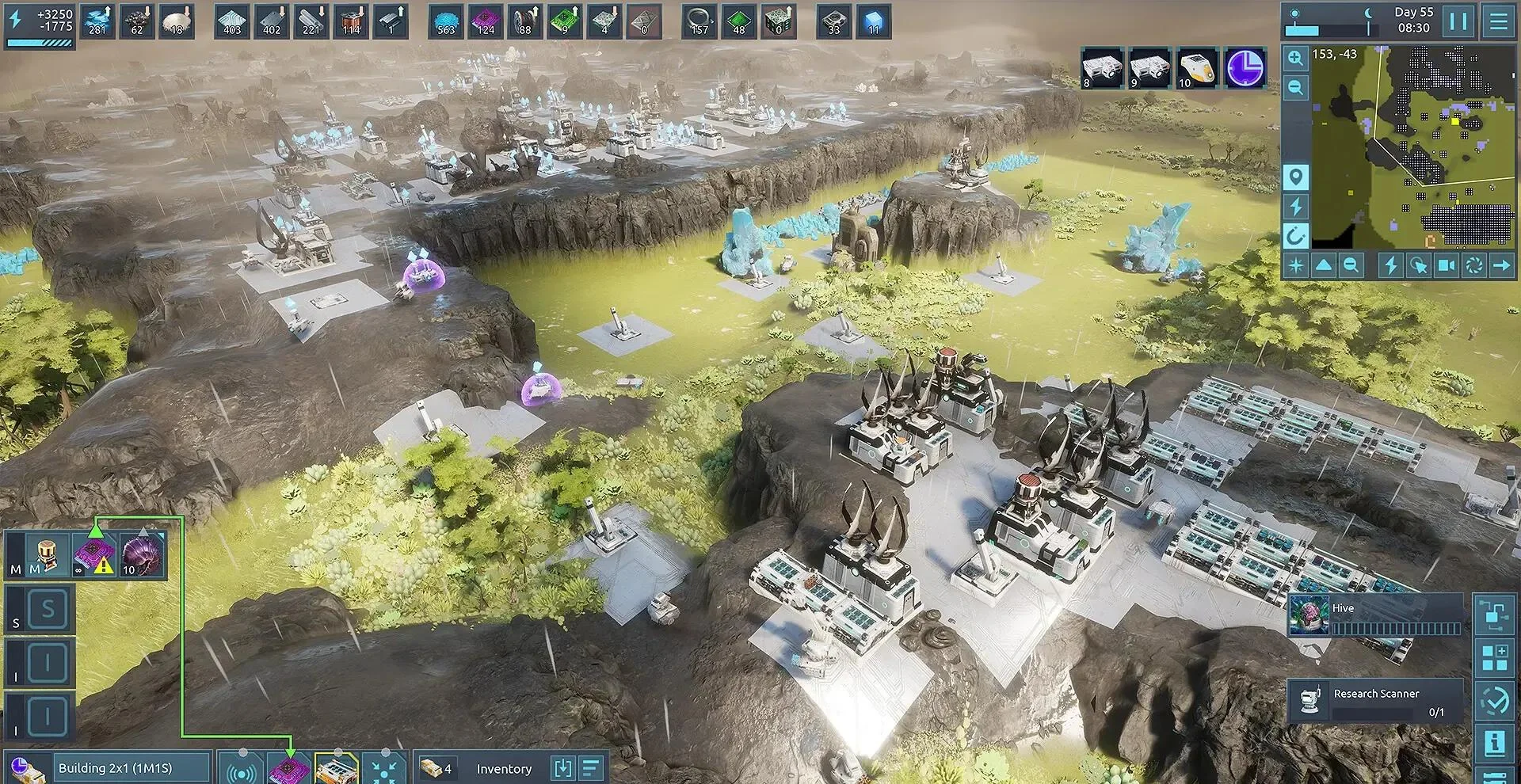Open the Hive objective panel

click(1375, 615)
